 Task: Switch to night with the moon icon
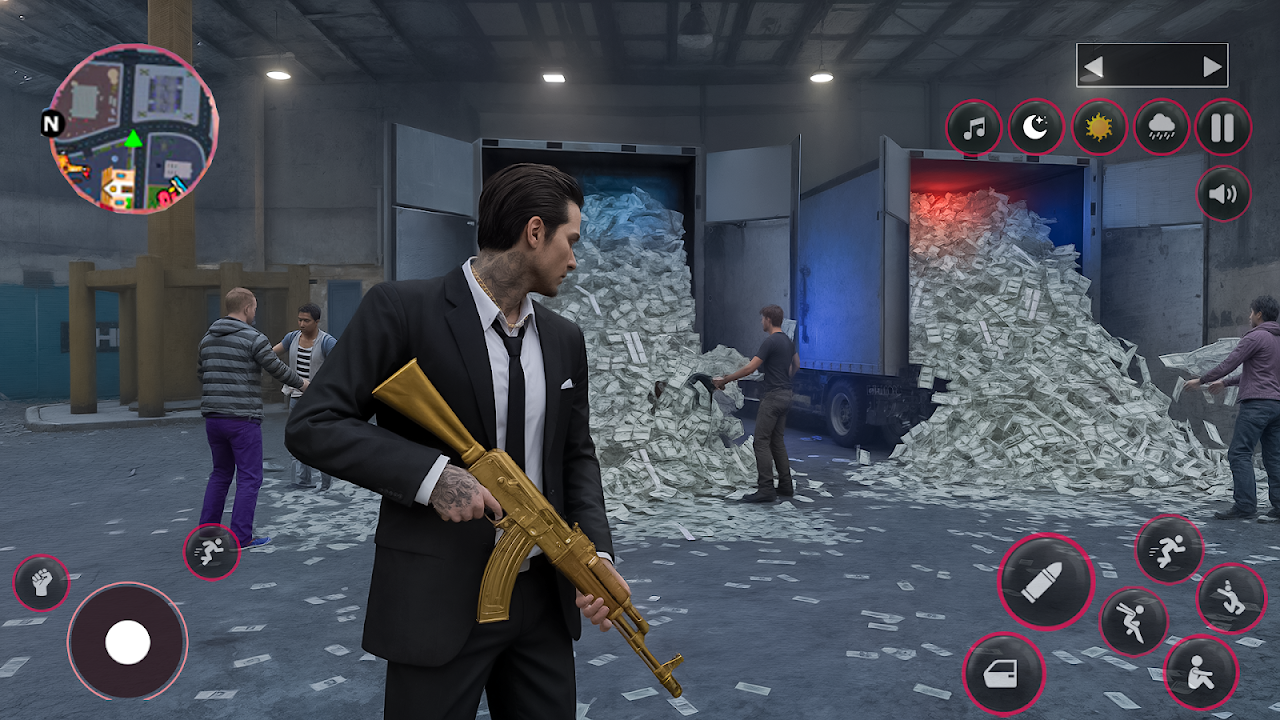click(x=1036, y=128)
